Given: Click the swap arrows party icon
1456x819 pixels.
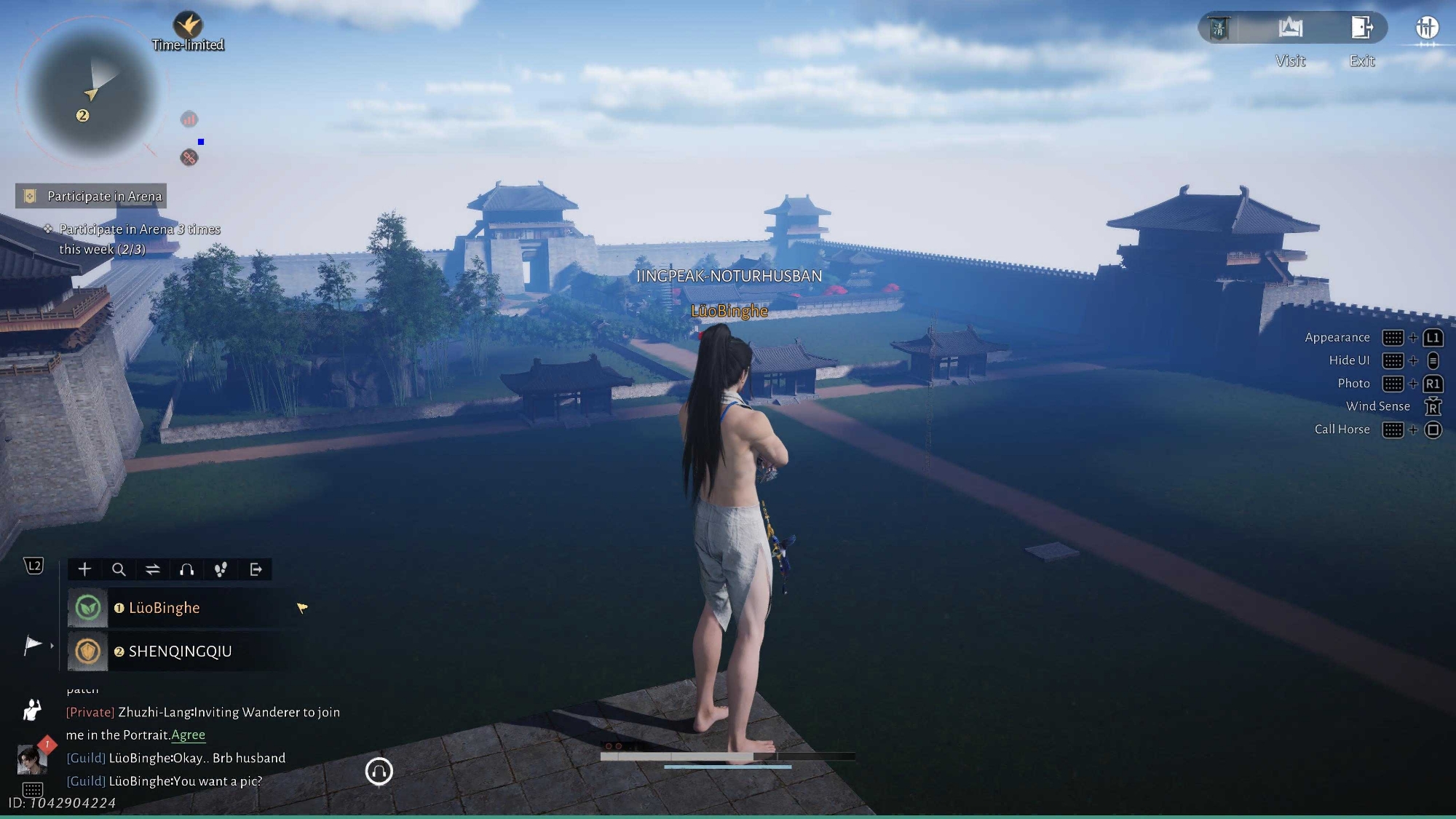Looking at the screenshot, I should coord(153,569).
